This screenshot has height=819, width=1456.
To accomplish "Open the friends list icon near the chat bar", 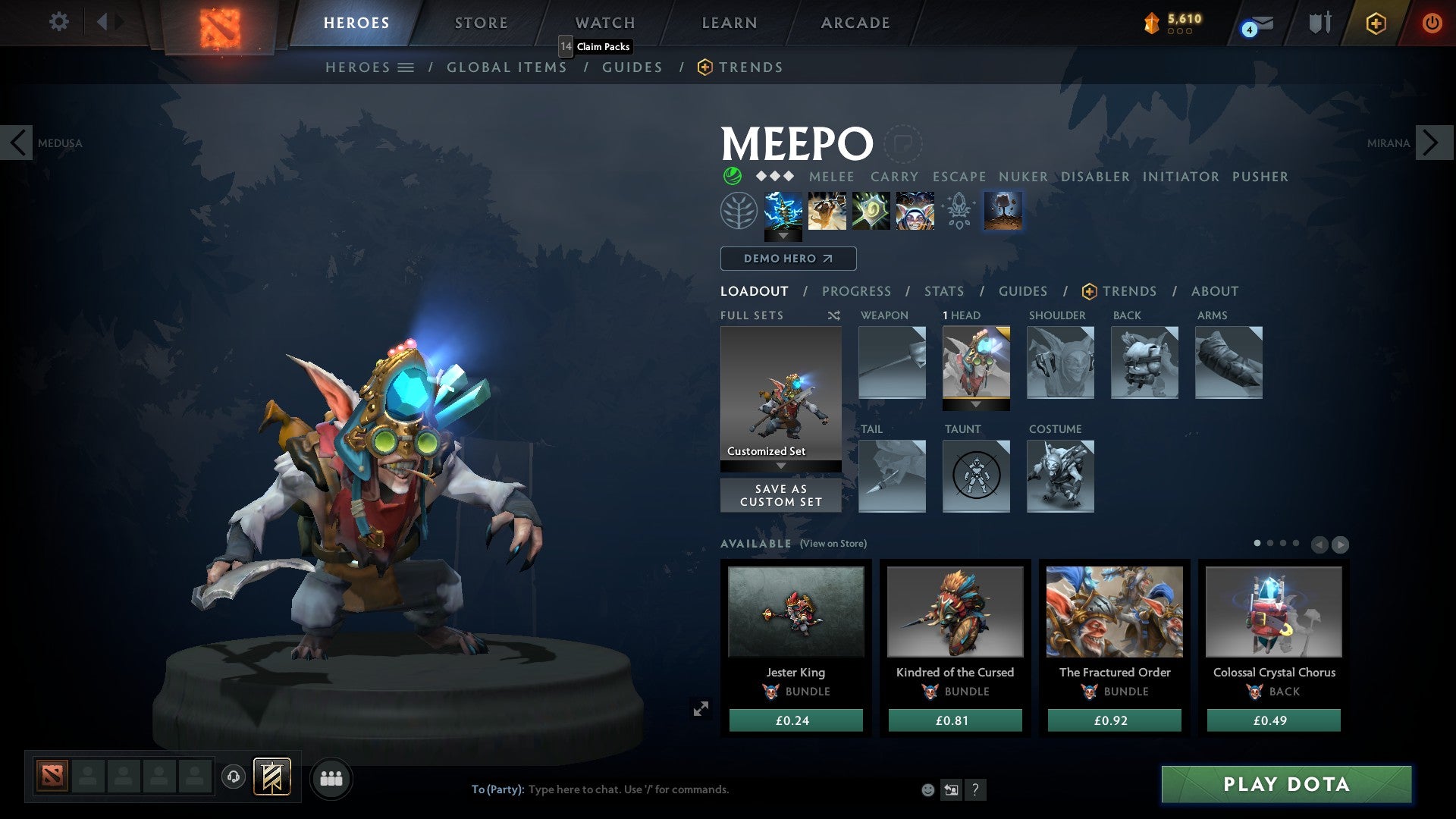I will point(331,778).
